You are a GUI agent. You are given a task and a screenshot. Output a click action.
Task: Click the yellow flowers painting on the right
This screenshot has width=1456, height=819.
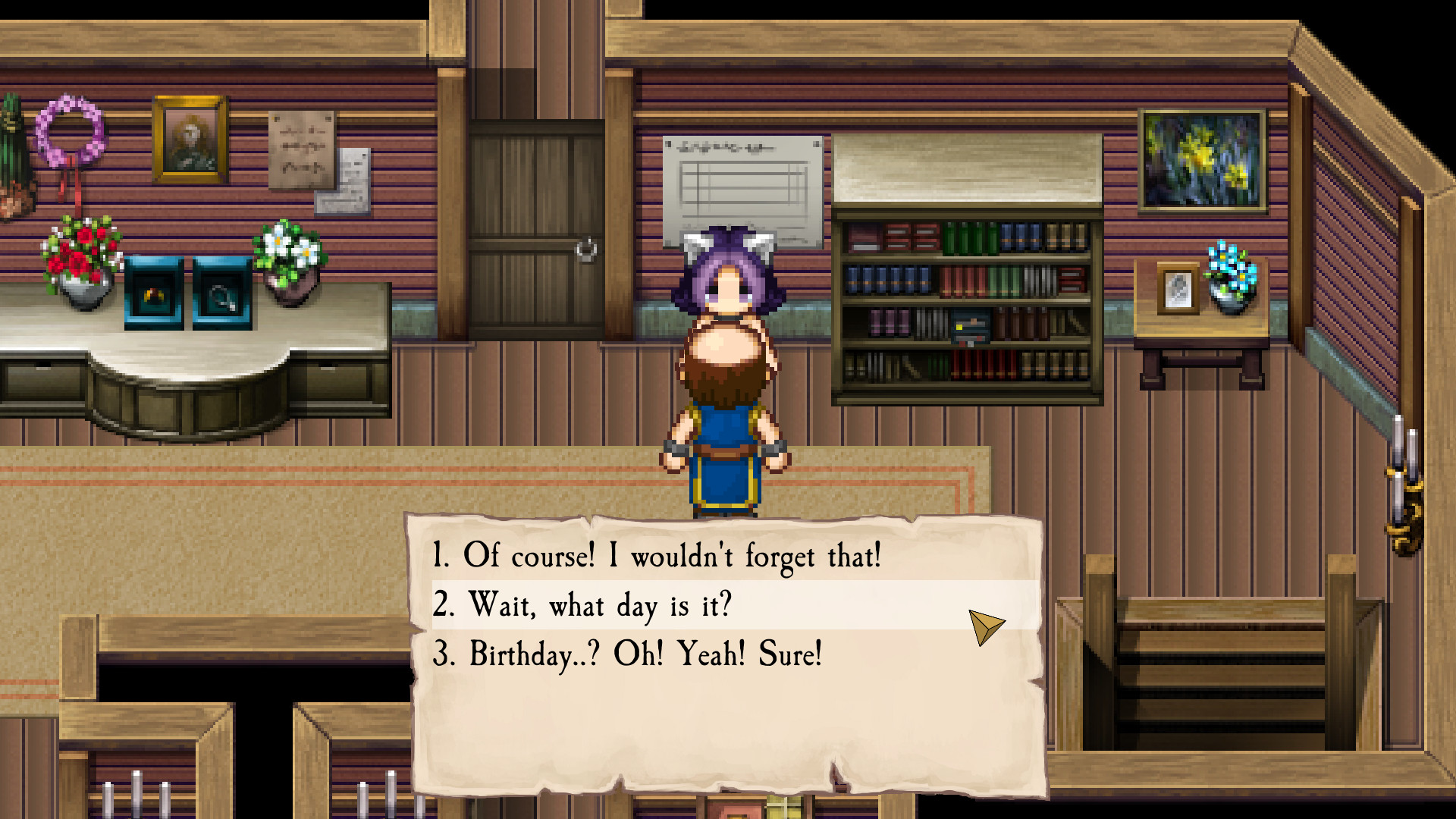1200,159
